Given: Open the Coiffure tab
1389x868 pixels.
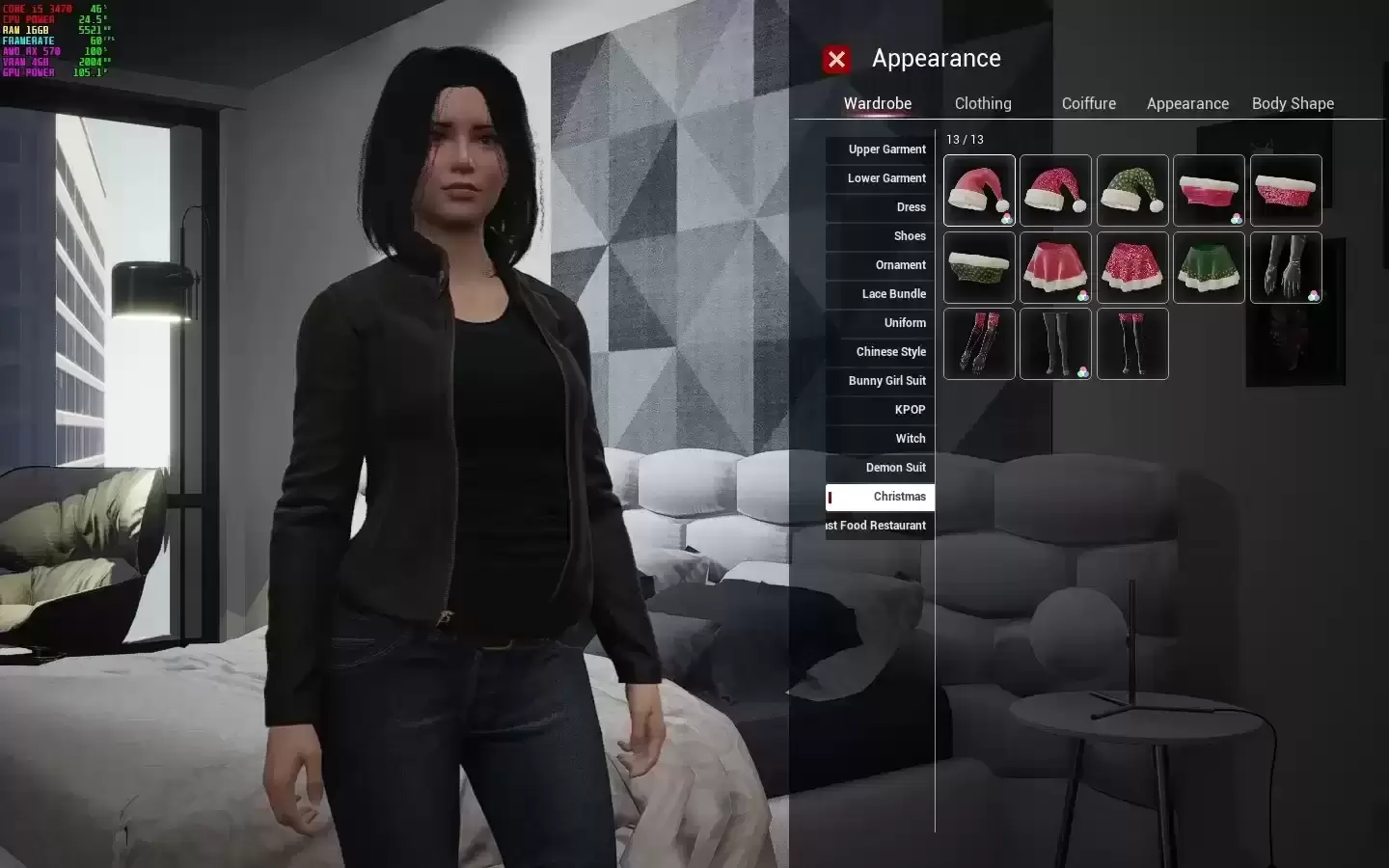Looking at the screenshot, I should click(1088, 103).
